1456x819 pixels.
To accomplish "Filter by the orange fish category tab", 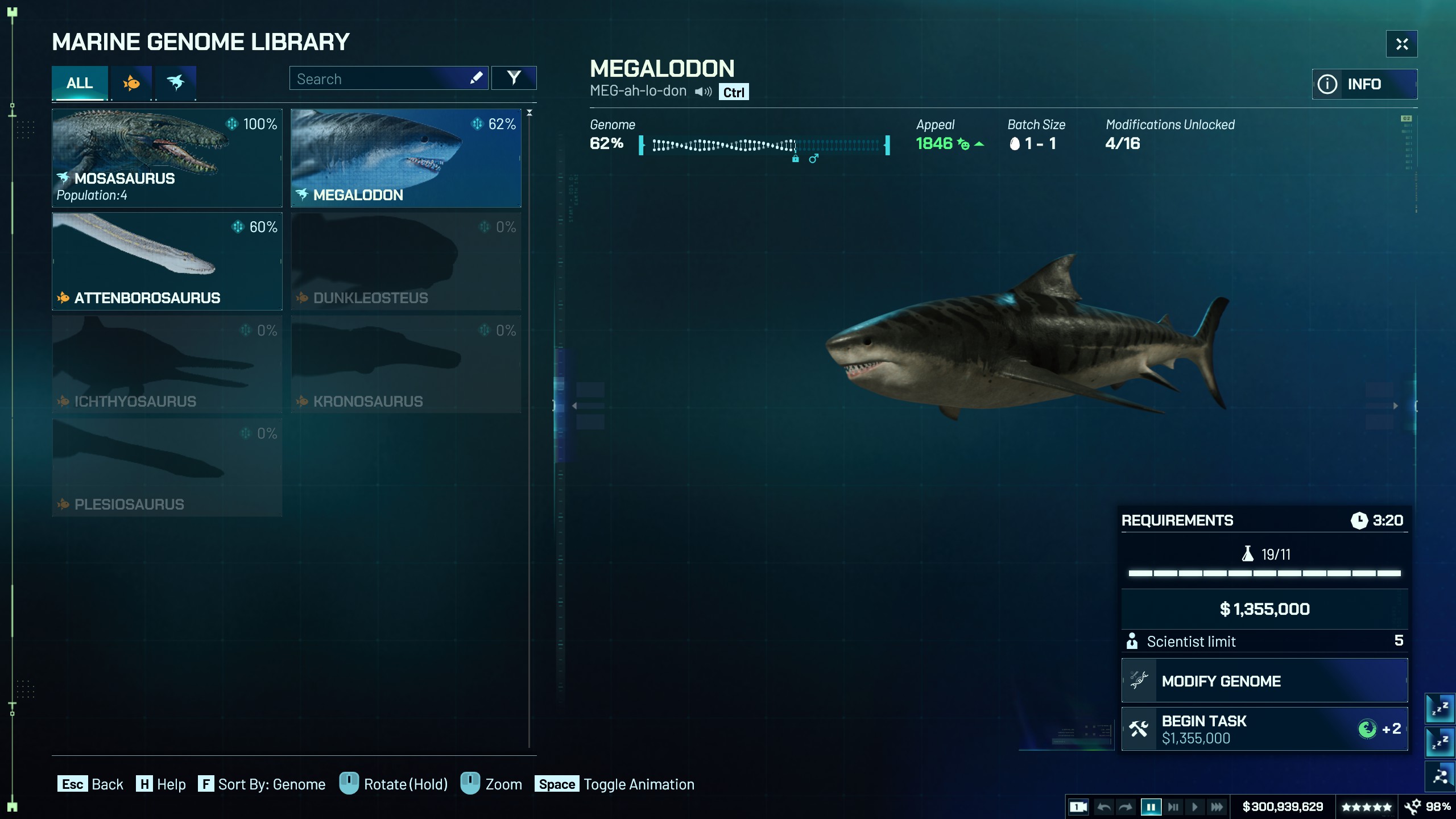I will [x=131, y=83].
